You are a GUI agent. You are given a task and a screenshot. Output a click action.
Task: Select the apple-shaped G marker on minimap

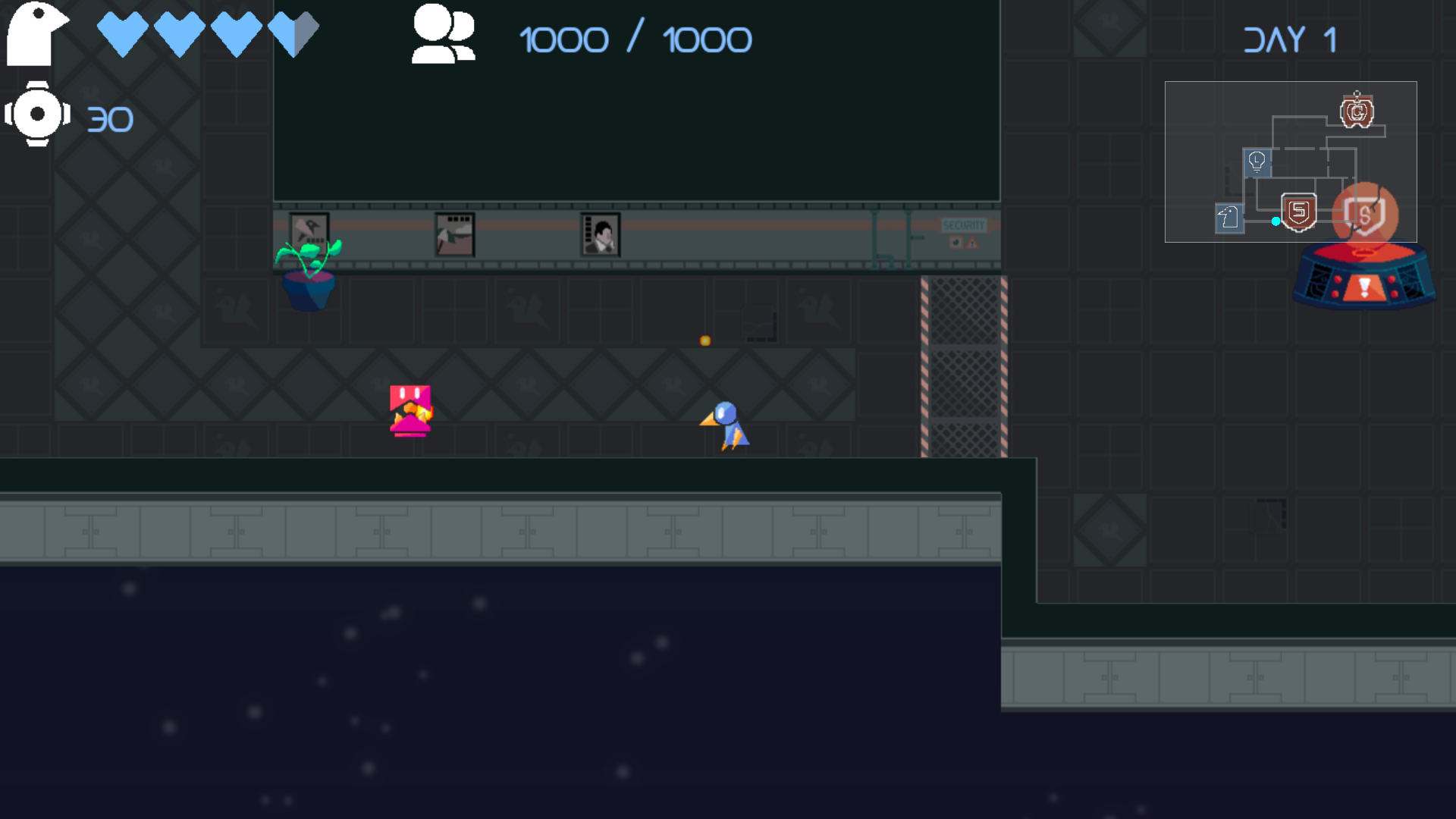click(1357, 113)
